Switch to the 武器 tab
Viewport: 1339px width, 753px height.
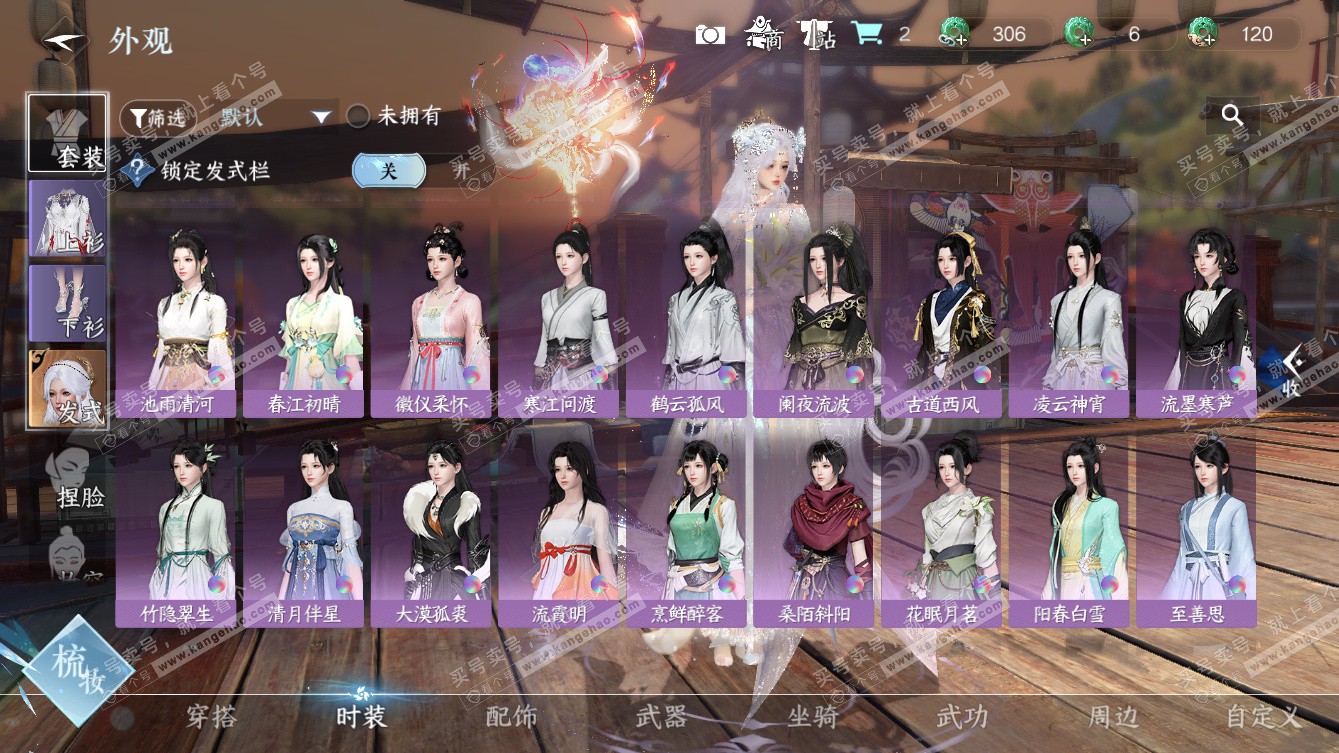(x=661, y=716)
